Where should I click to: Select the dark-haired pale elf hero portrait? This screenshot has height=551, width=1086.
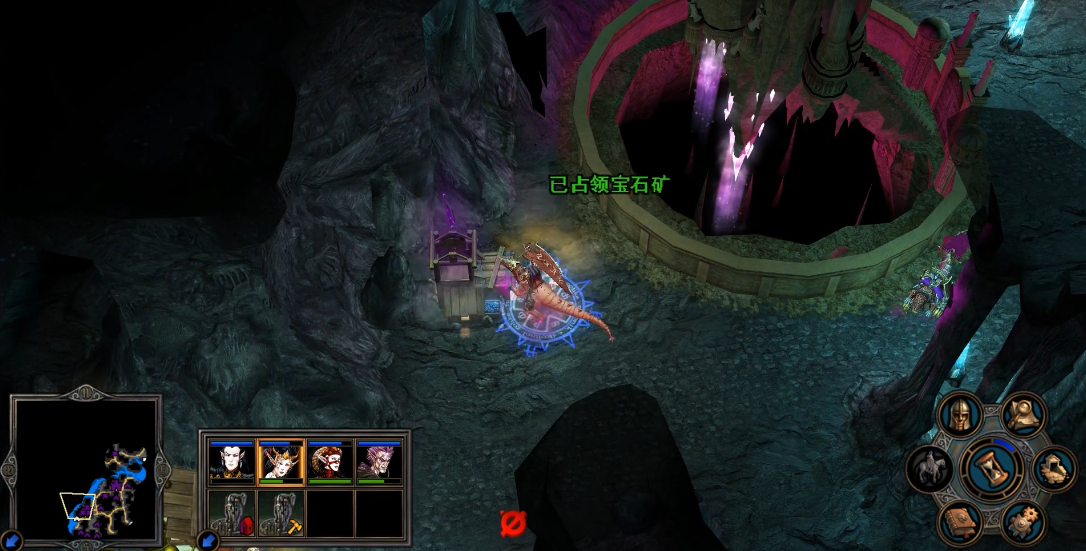[x=232, y=462]
